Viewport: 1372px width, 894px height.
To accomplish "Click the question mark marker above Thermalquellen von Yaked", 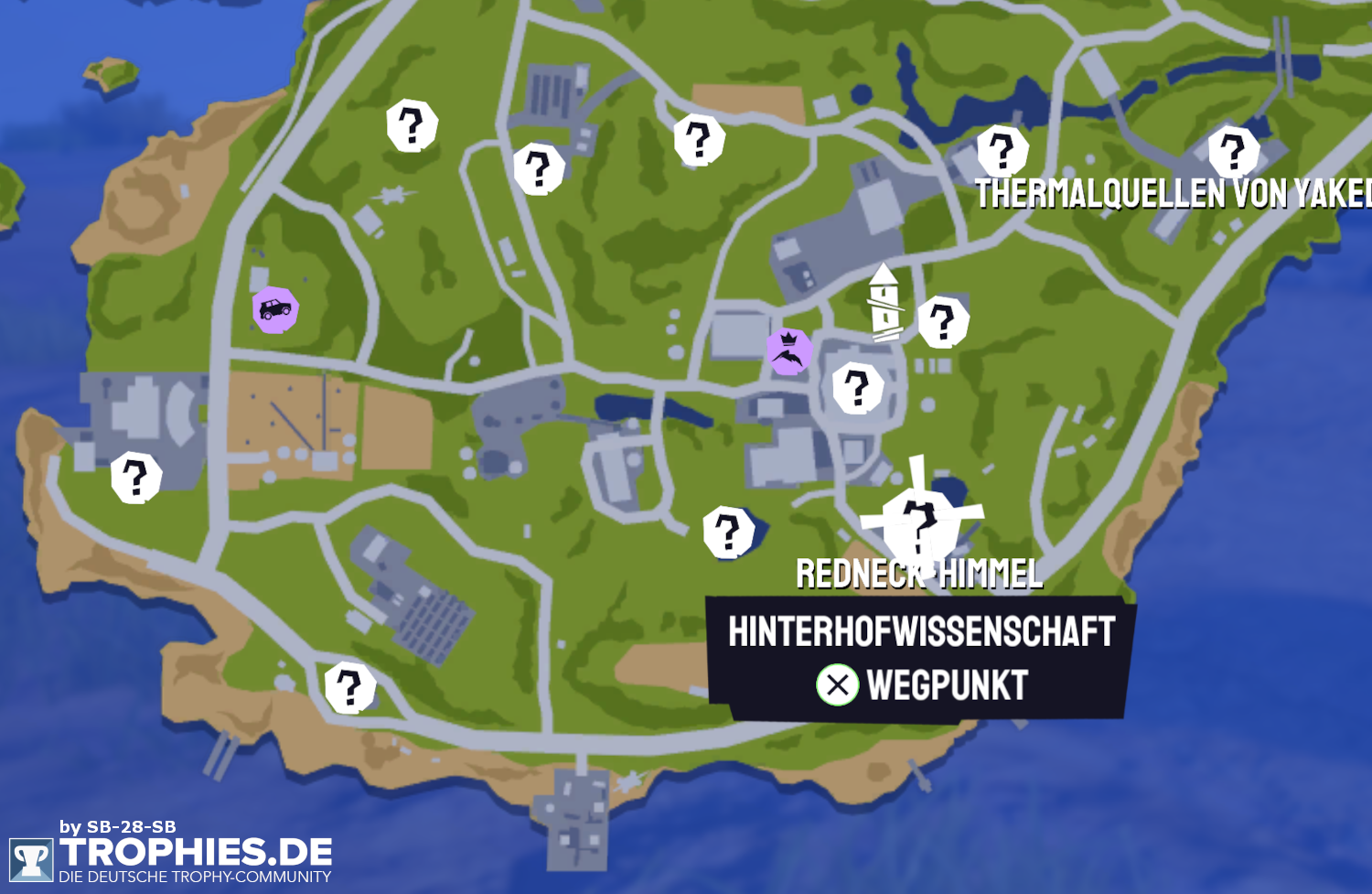I will (x=1004, y=151).
